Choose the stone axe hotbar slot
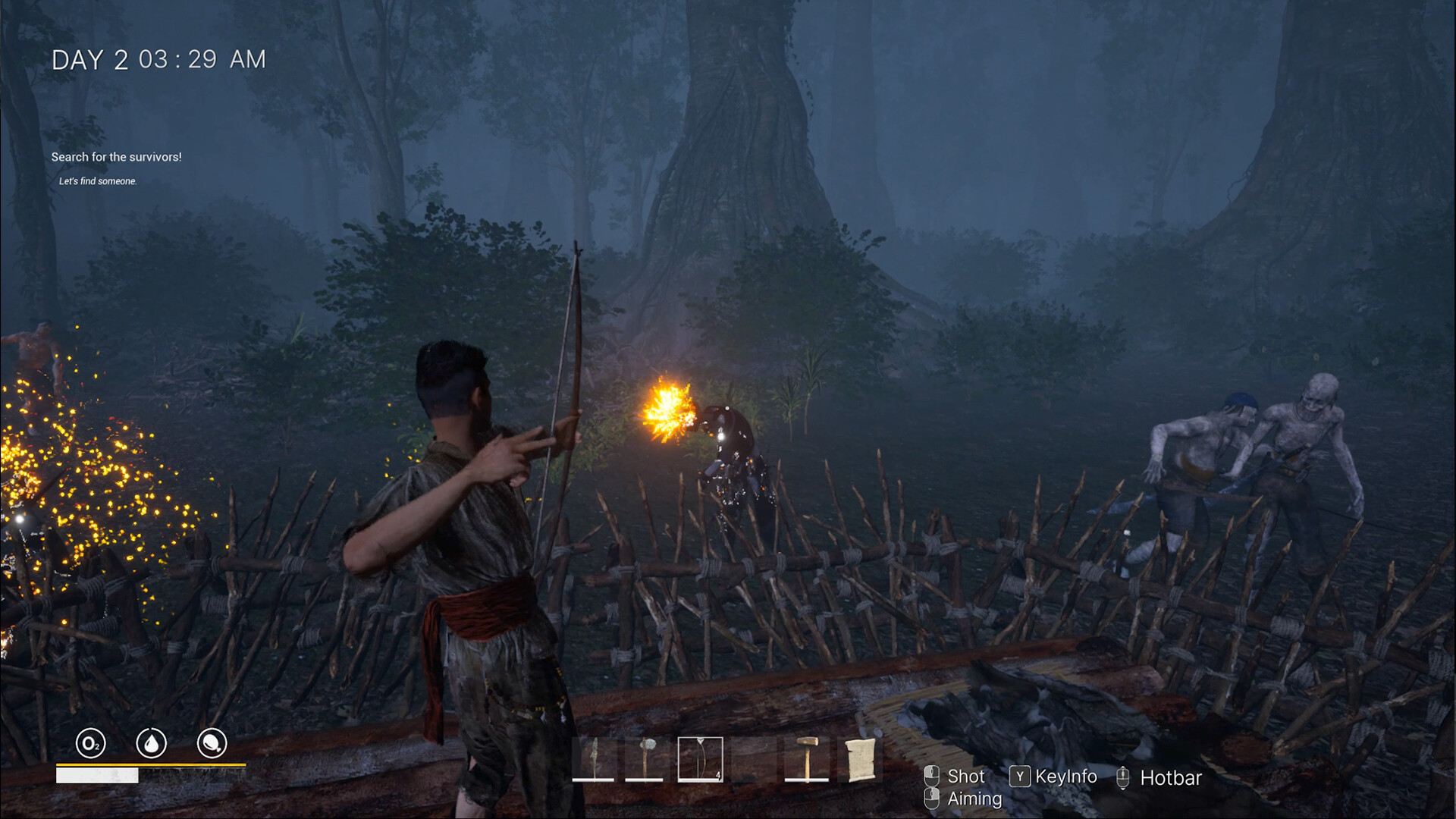Image resolution: width=1456 pixels, height=819 pixels. (645, 758)
